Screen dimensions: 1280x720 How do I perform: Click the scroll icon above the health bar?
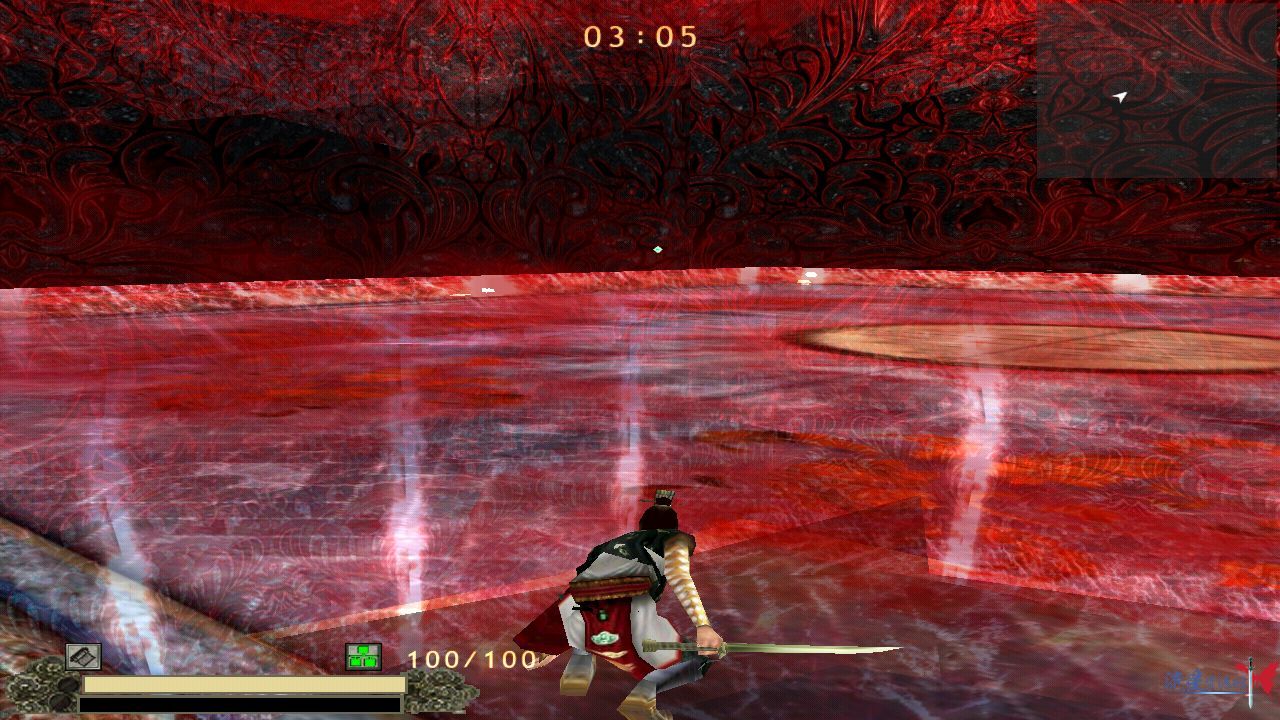83,657
